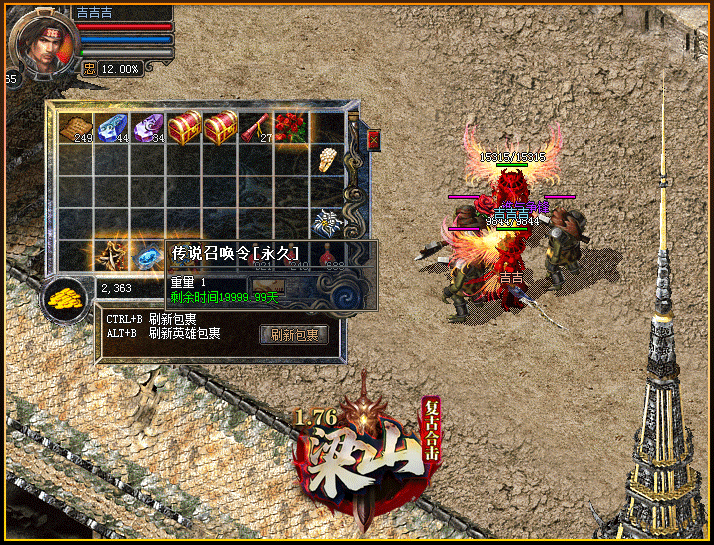The height and width of the screenshot is (545, 714).
Task: Select the blue crystal stack of 44
Action: coord(112,128)
